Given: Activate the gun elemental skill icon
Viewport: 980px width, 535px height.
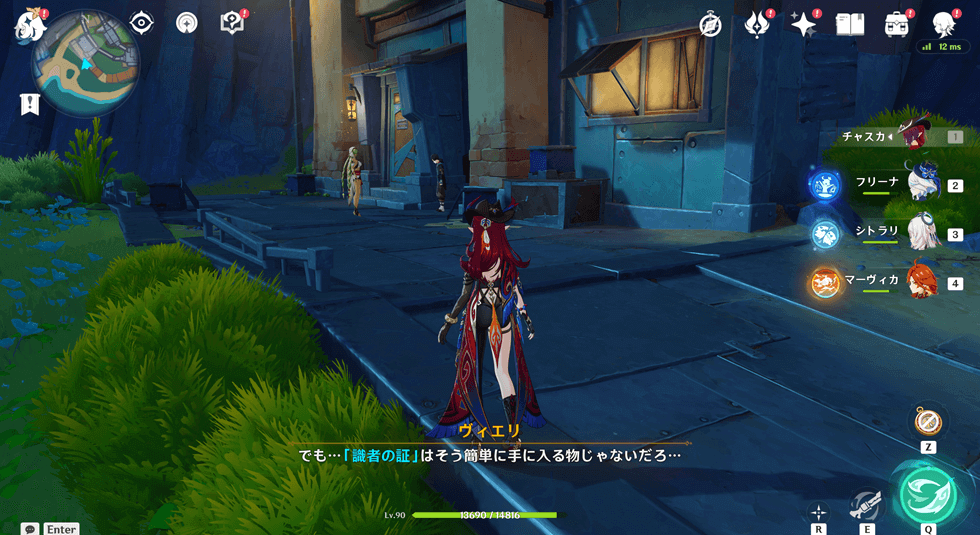Looking at the screenshot, I should 866,506.
